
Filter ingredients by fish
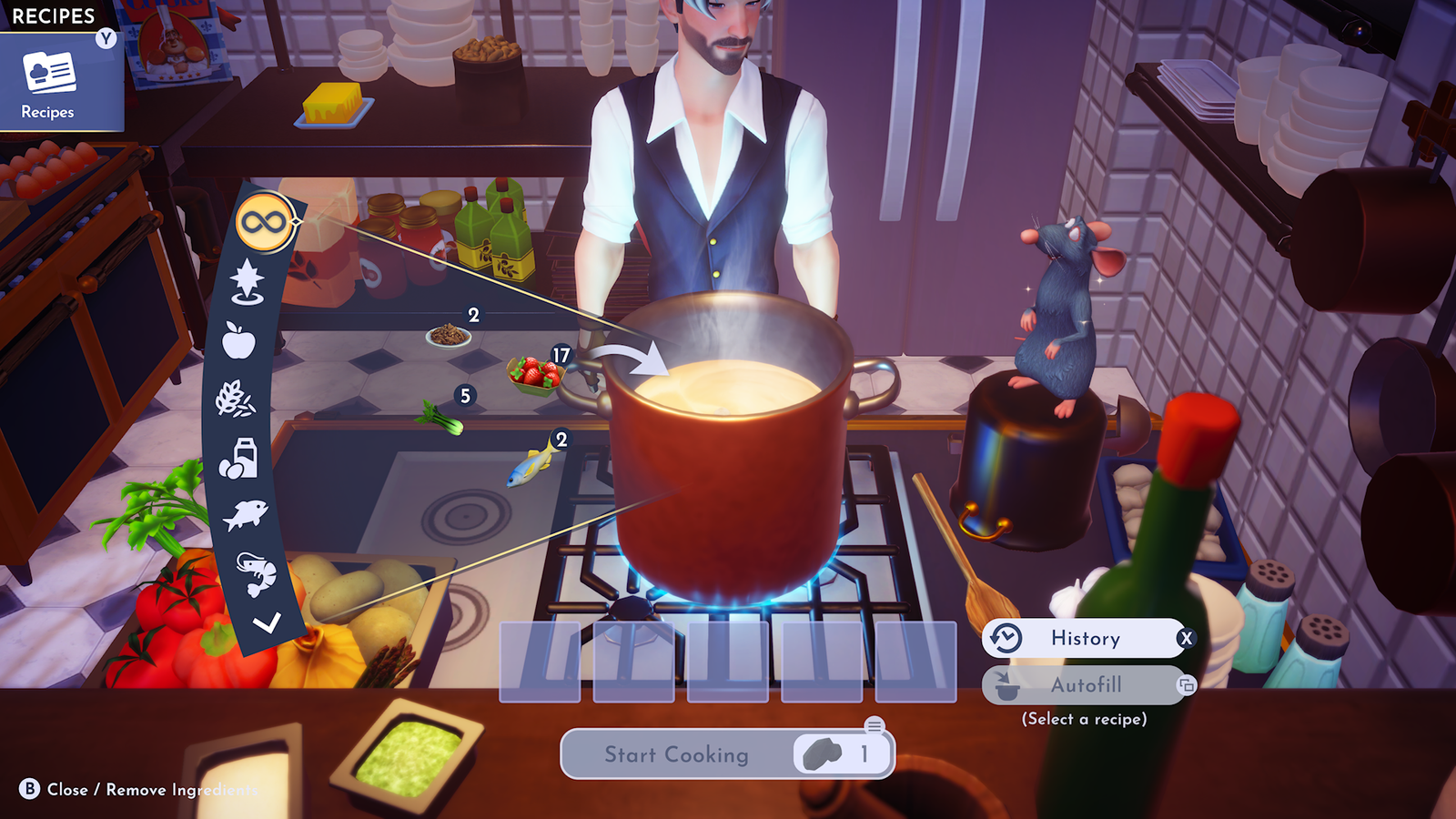[245, 515]
